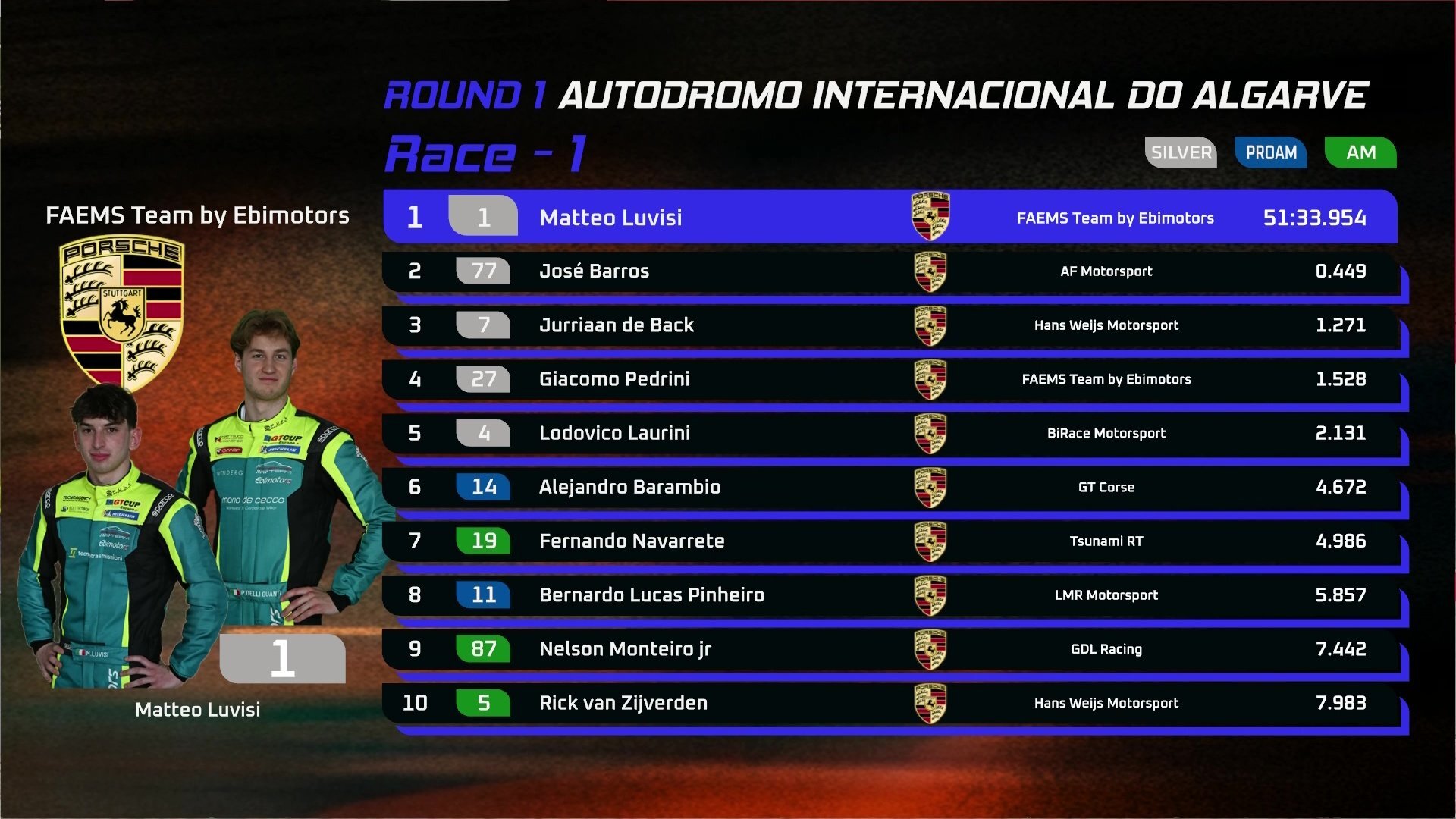Screen dimensions: 1456x819
Task: Click Nelson Monteiro jr's result row
Action: click(x=889, y=649)
